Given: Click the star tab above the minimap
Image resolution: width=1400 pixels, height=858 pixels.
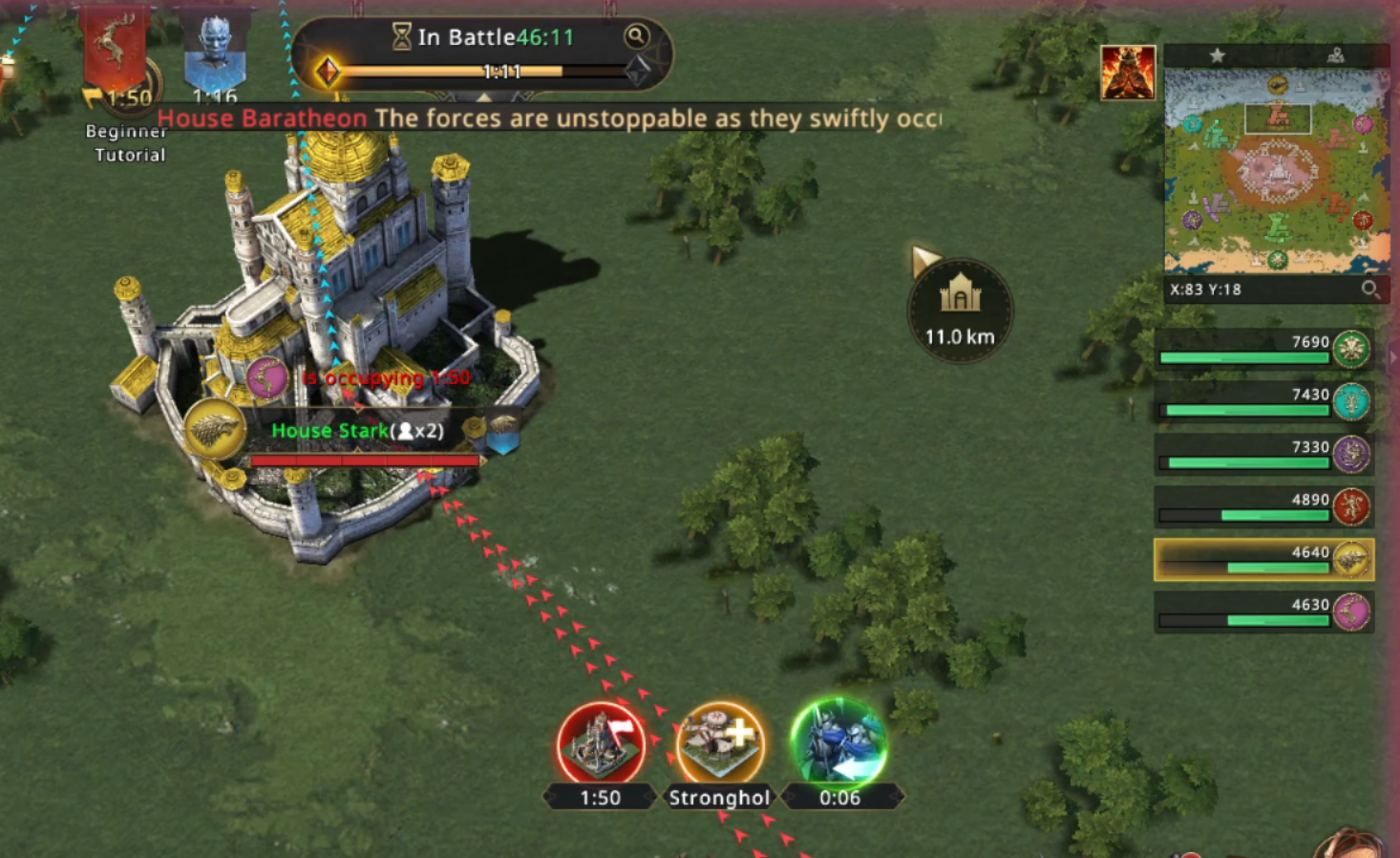Looking at the screenshot, I should [1217, 55].
